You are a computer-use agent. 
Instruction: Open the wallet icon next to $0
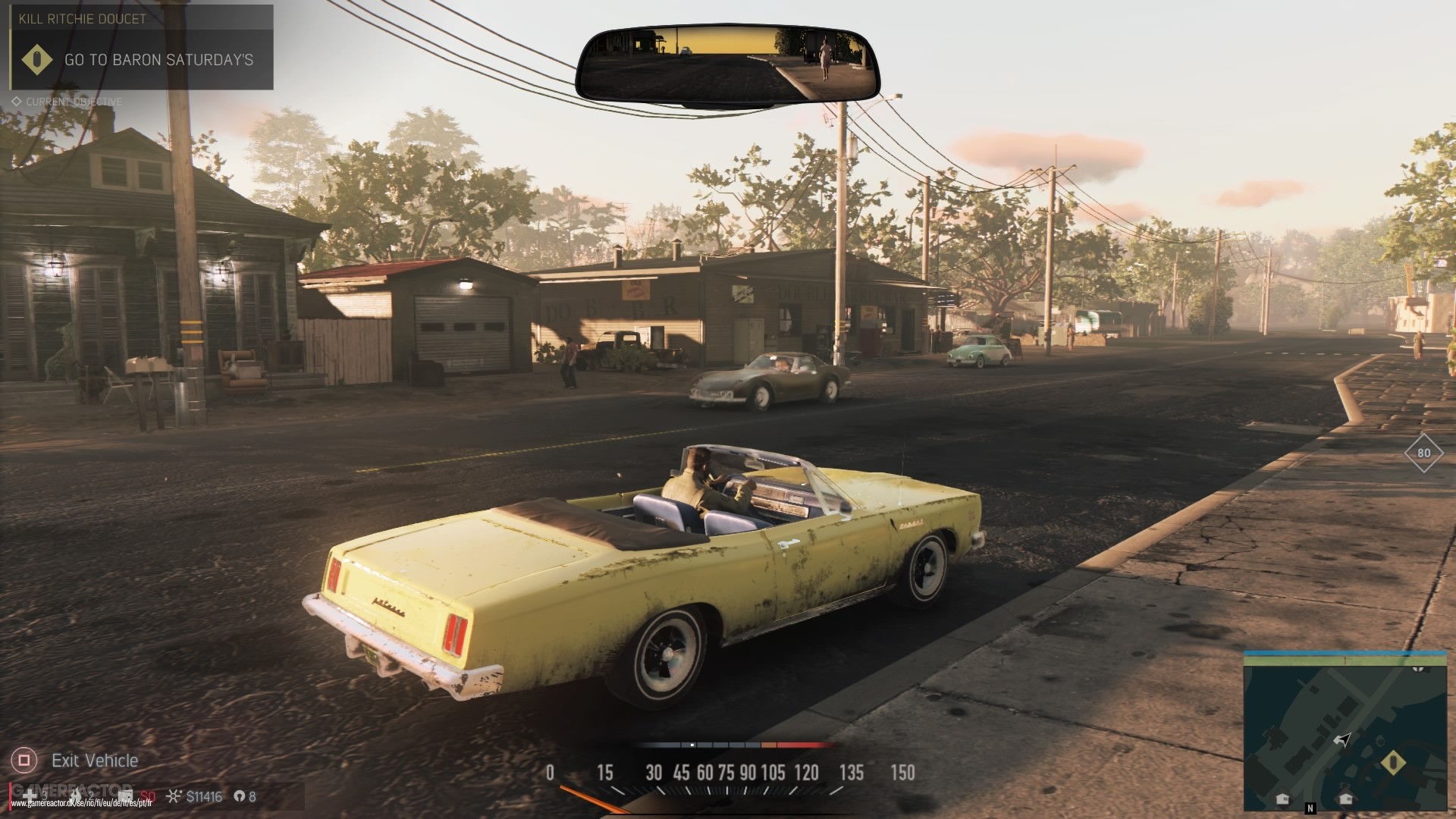tap(125, 795)
